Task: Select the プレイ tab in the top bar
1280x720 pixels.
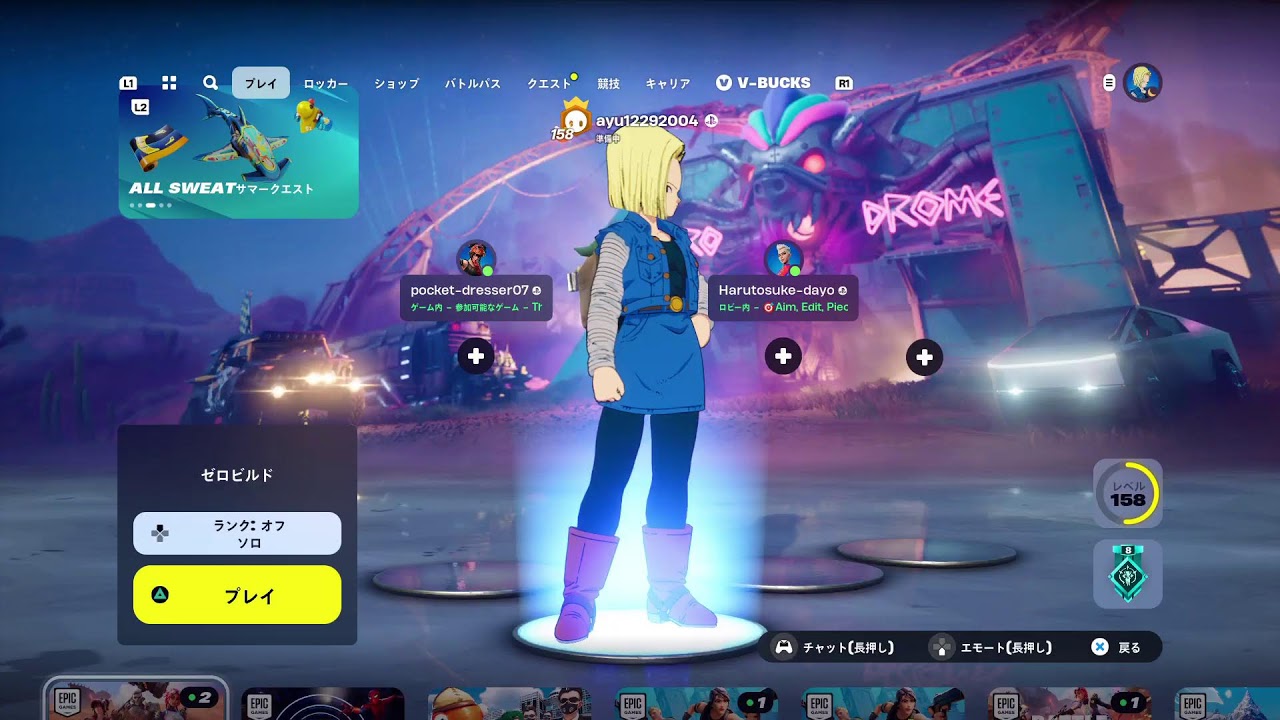Action: pyautogui.click(x=261, y=84)
